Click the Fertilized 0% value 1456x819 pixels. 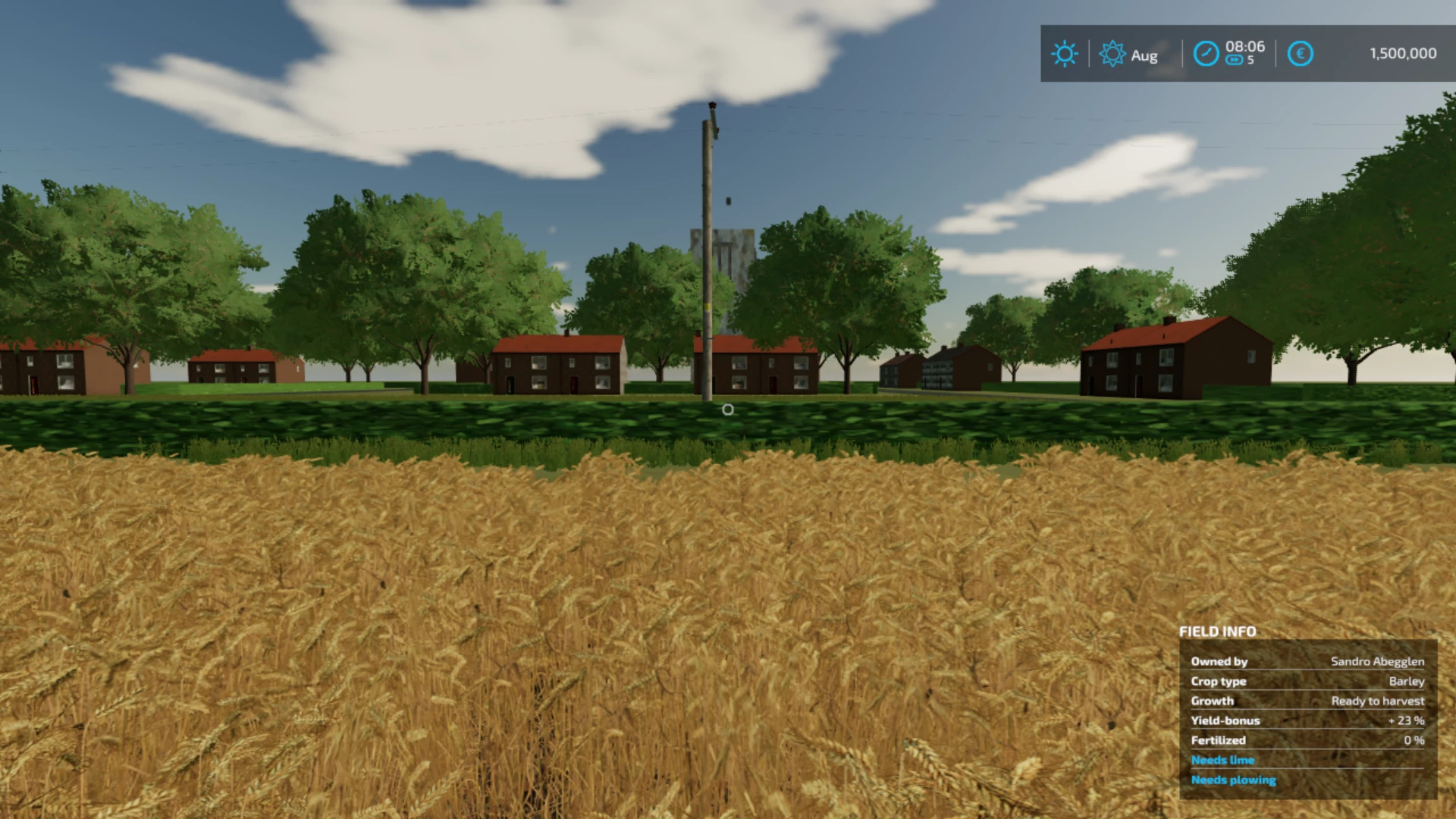[1416, 740]
